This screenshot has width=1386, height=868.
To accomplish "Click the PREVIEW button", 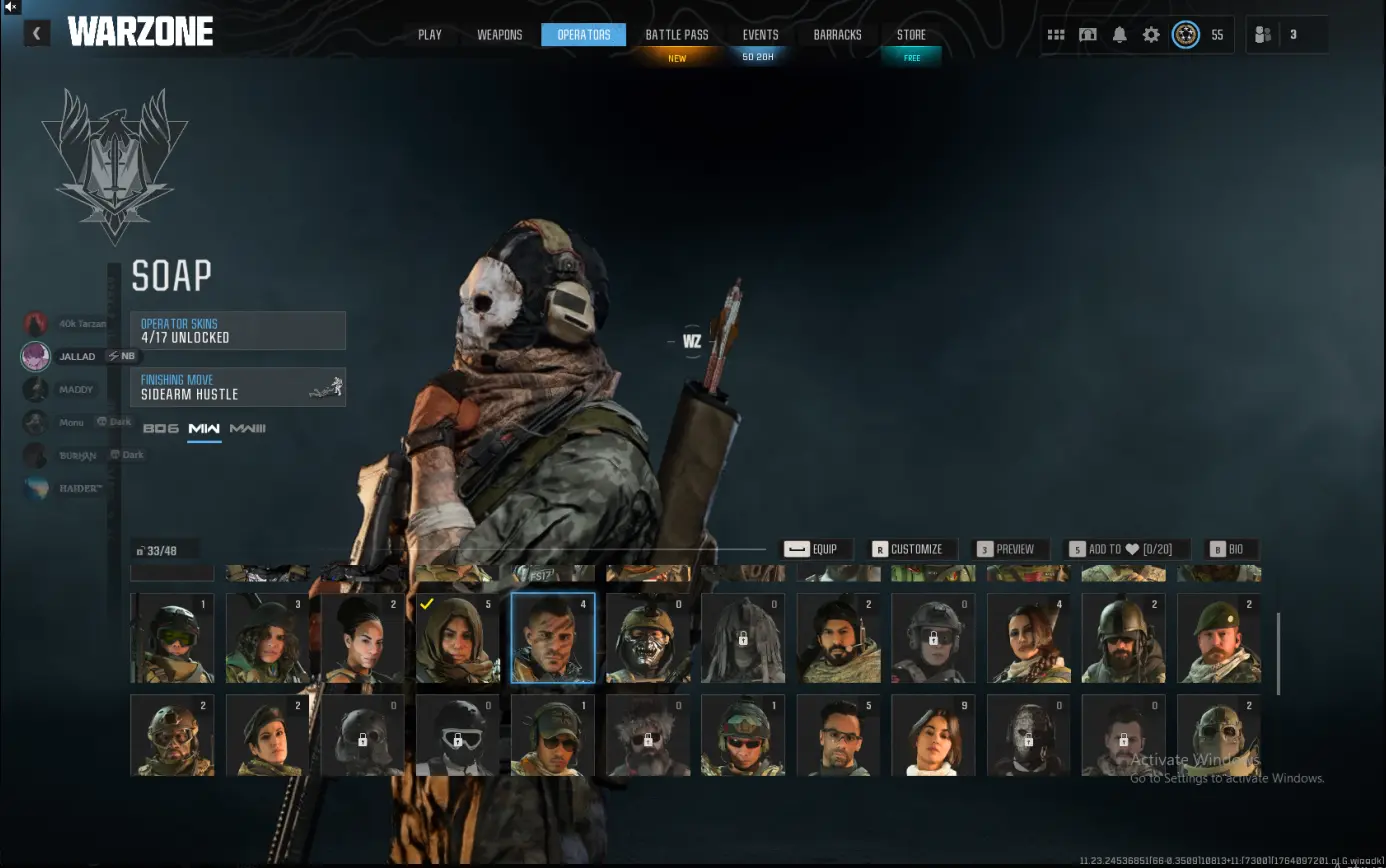I will point(1011,548).
